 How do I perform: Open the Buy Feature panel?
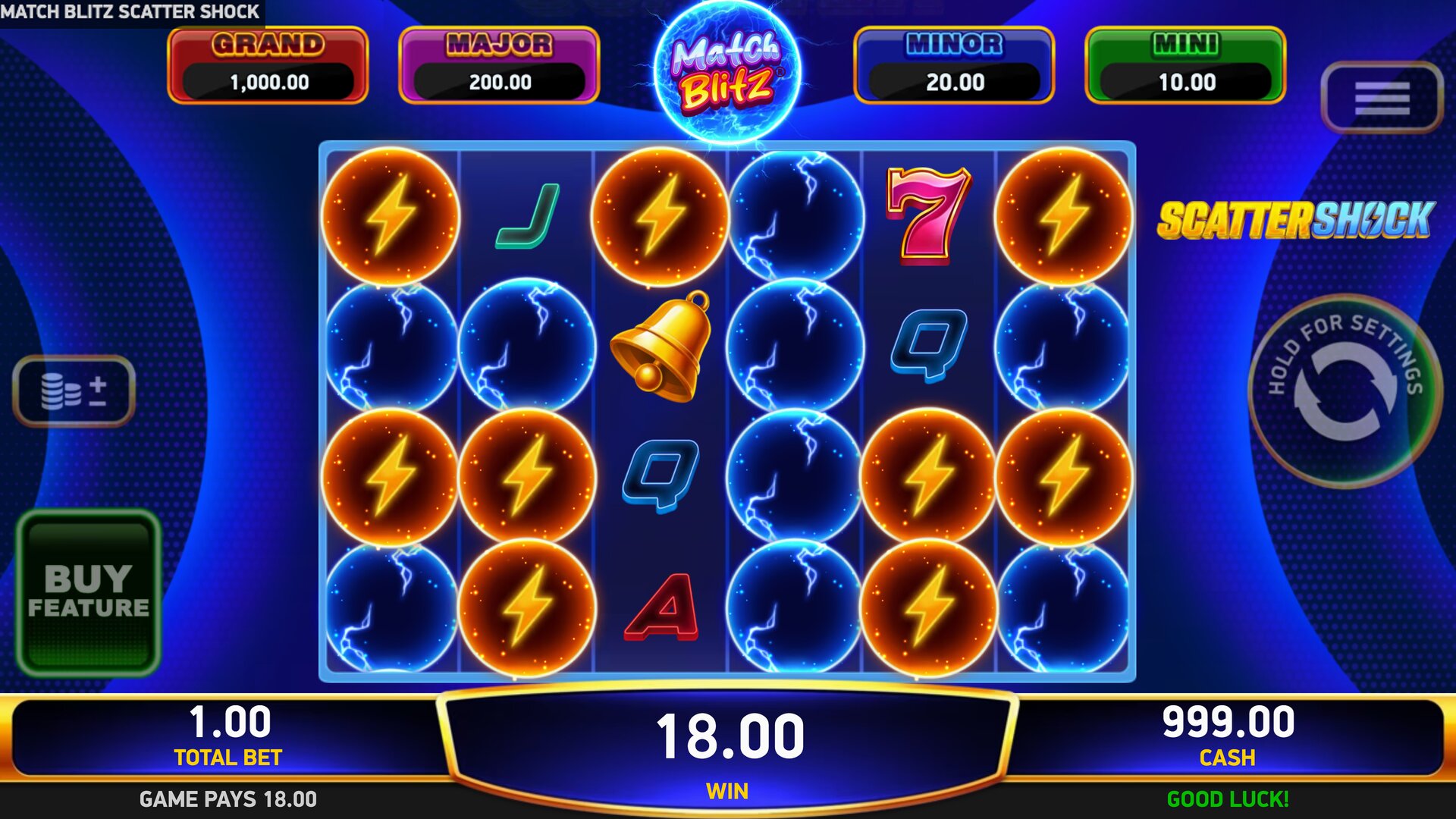[89, 592]
